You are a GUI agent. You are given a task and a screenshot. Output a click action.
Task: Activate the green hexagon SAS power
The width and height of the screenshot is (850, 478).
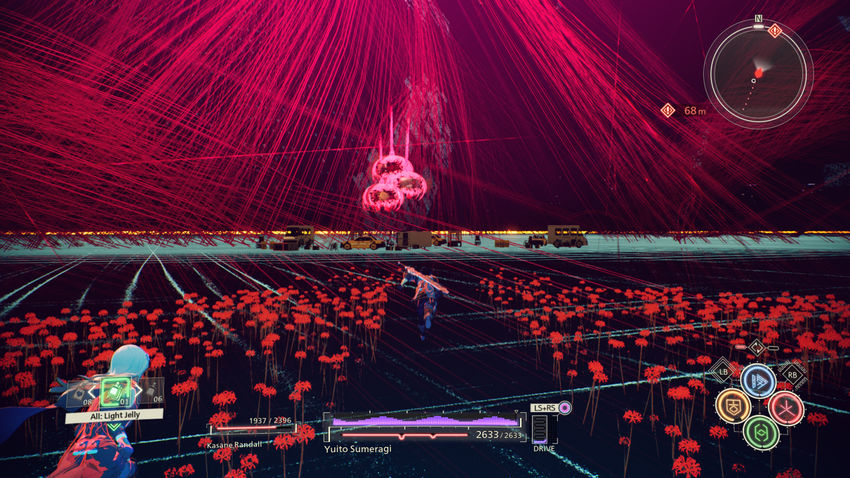pyautogui.click(x=759, y=432)
